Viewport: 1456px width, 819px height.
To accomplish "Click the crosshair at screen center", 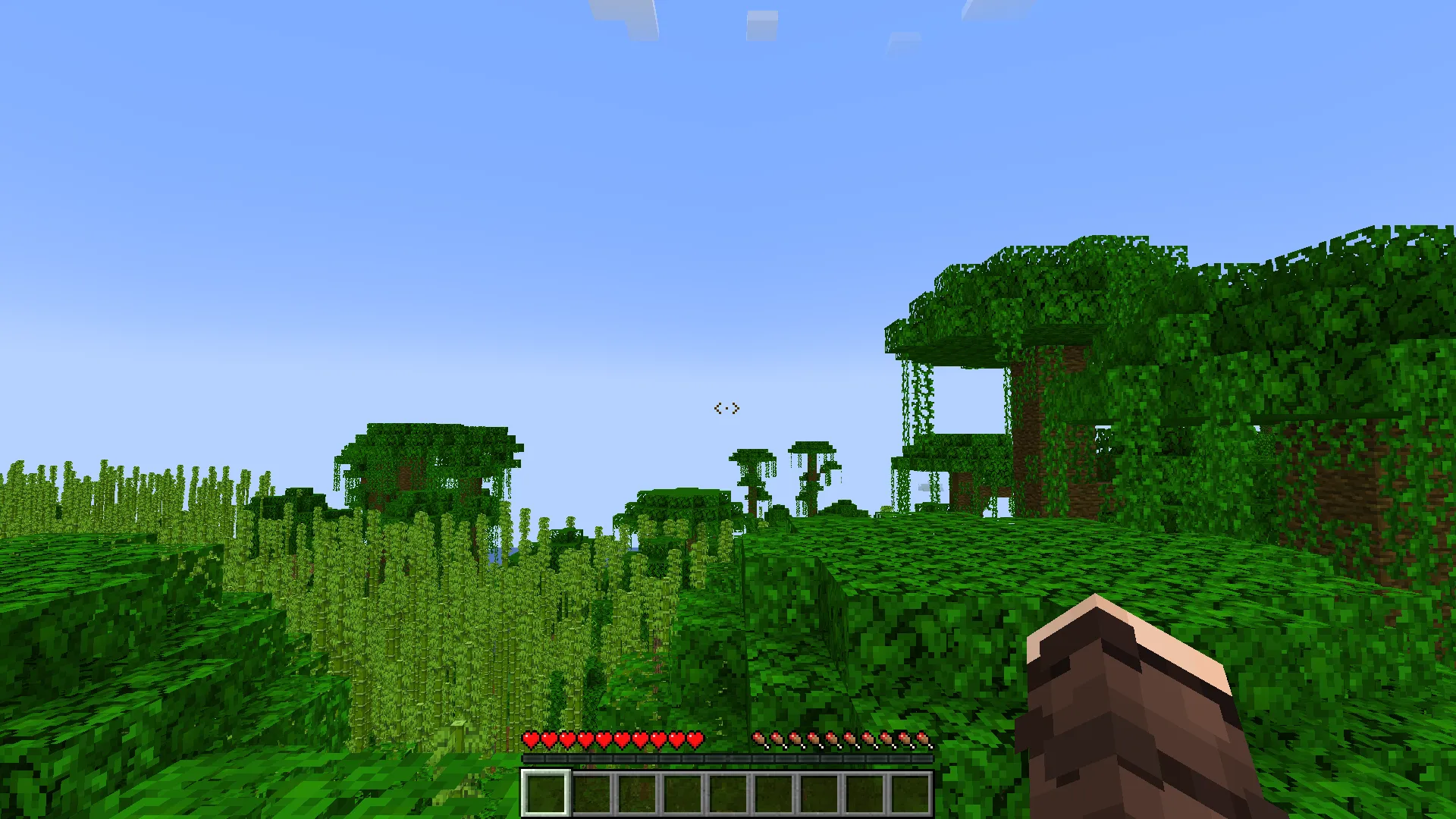I will click(726, 409).
